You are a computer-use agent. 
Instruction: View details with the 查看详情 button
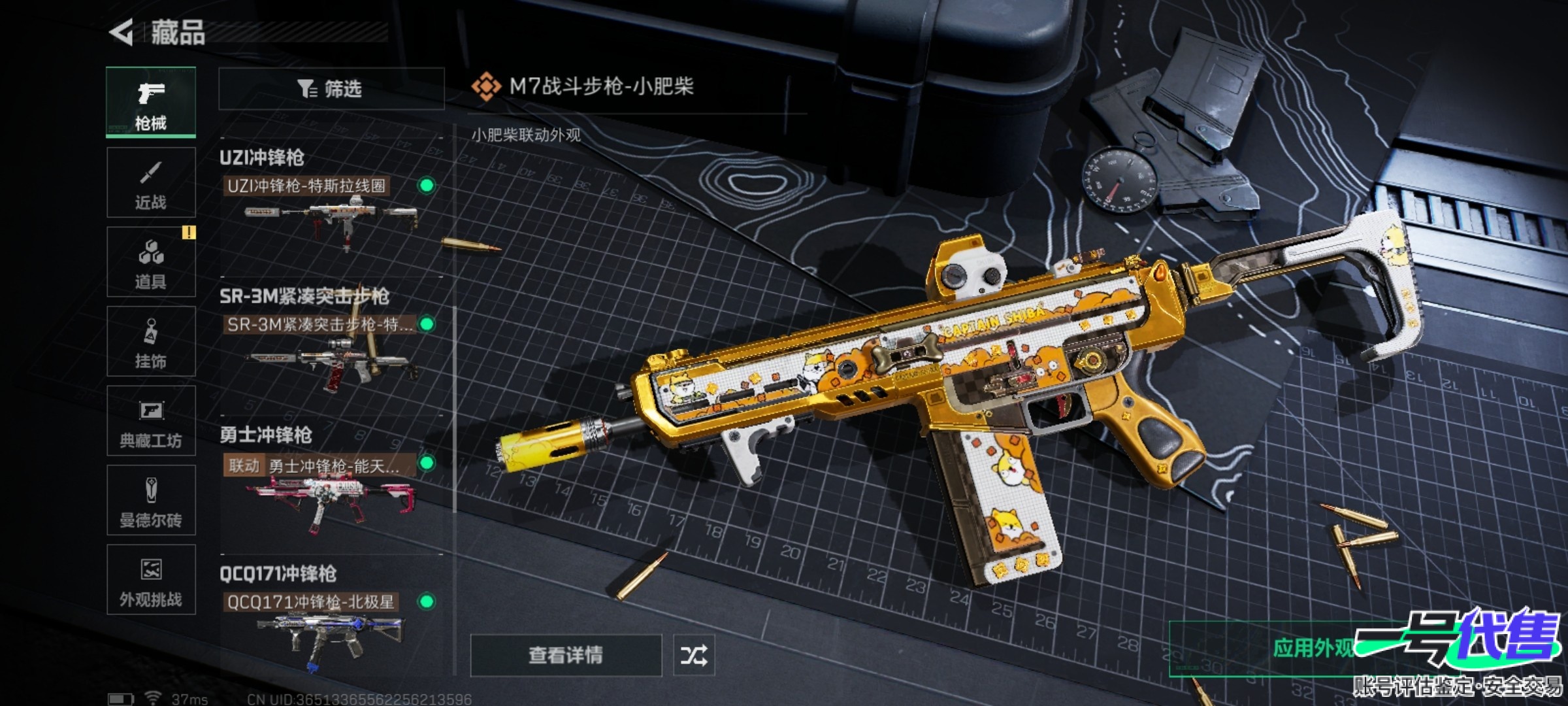tap(566, 655)
